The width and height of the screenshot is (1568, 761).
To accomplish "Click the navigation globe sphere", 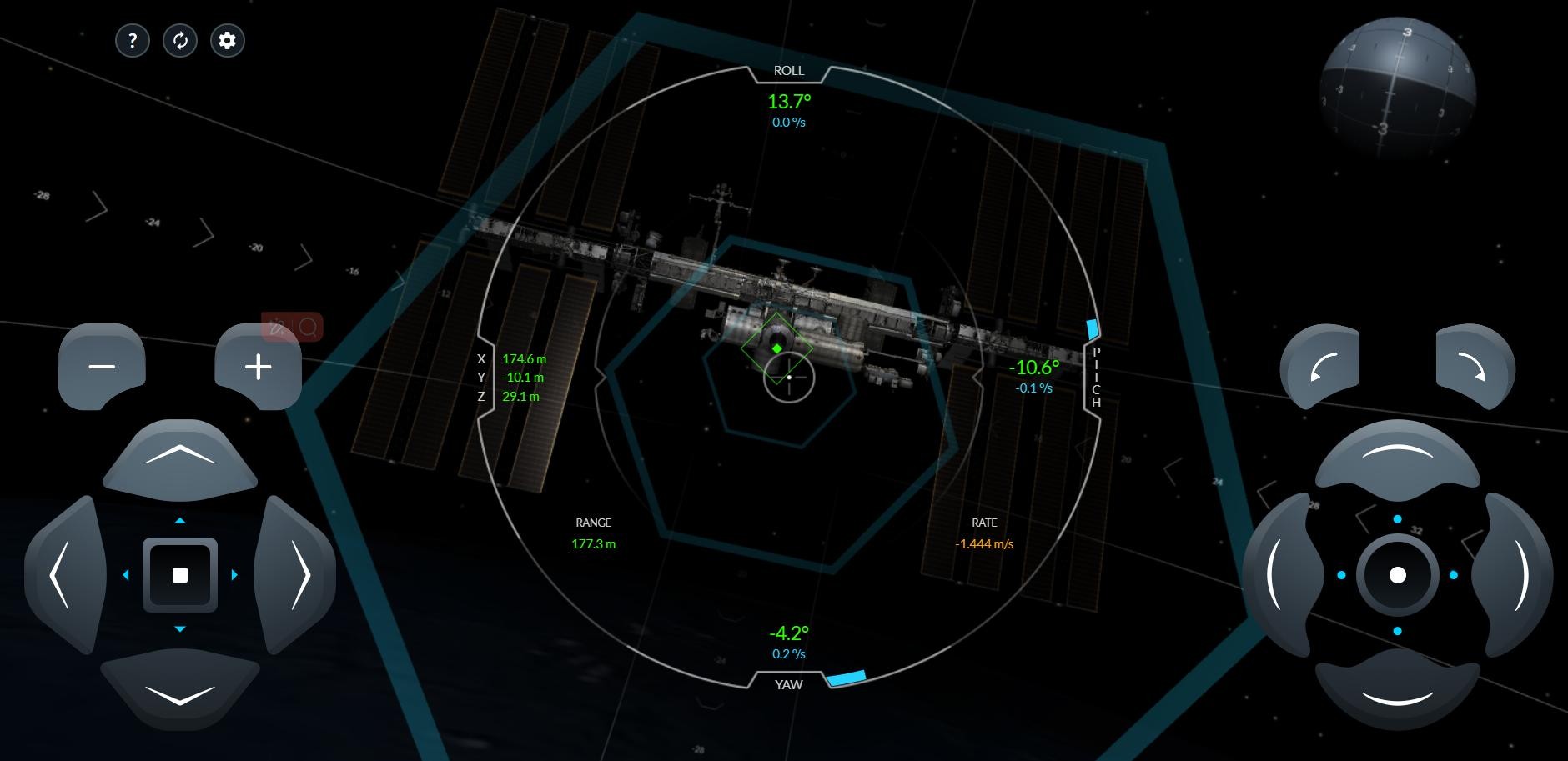I will point(1398,88).
